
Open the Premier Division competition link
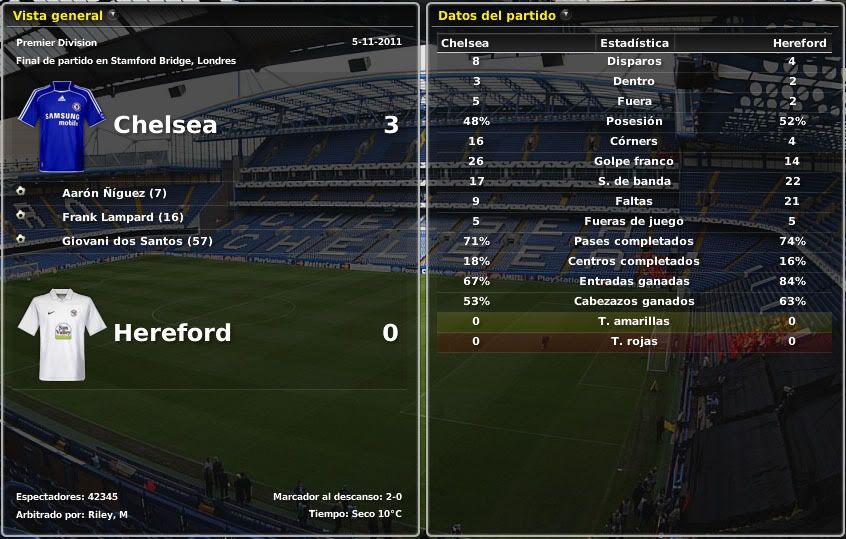(56, 43)
